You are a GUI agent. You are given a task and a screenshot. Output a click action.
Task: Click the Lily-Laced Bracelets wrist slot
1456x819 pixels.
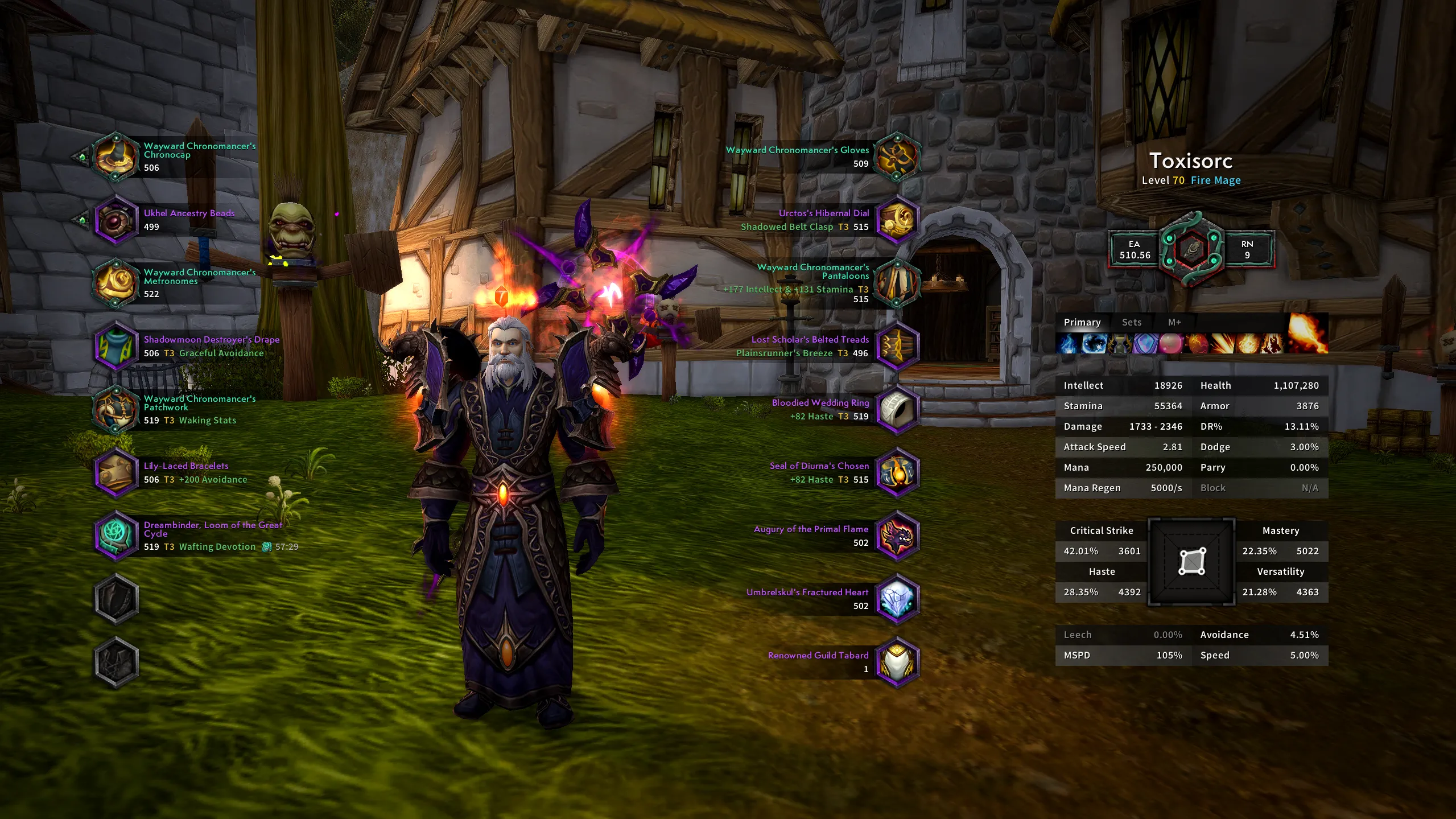pyautogui.click(x=116, y=472)
